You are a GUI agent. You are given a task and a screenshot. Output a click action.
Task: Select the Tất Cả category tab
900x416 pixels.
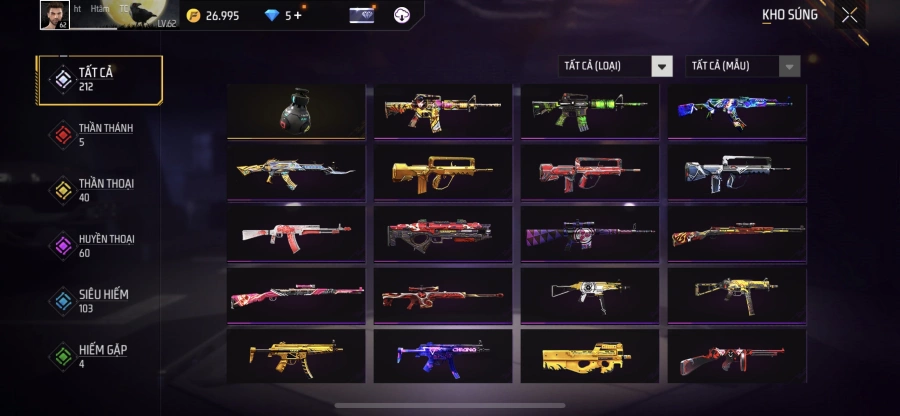(99, 80)
